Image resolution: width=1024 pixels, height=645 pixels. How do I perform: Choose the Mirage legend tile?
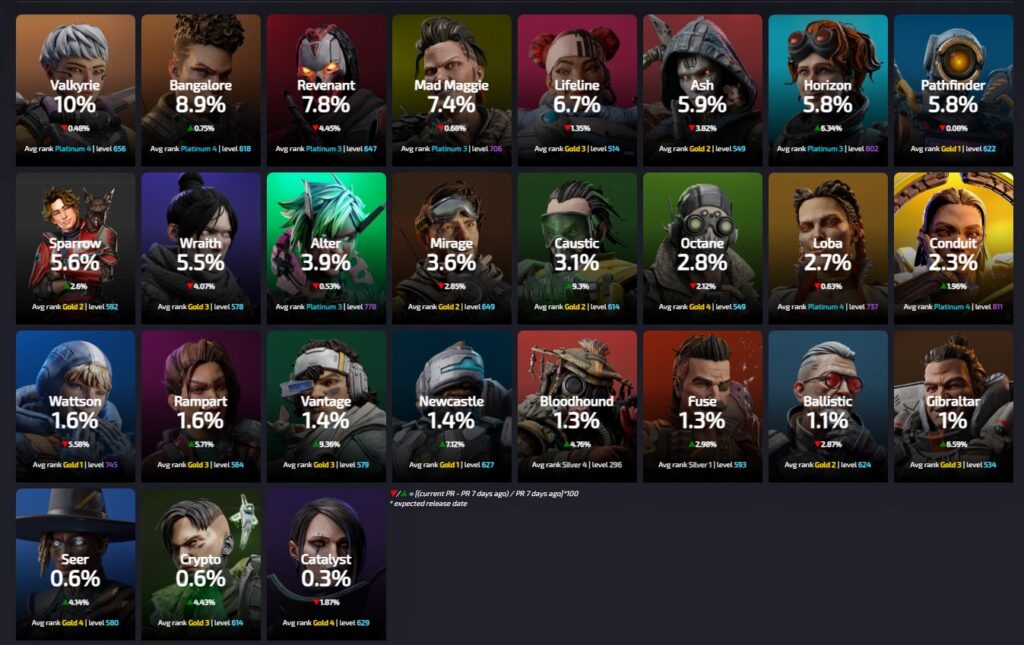click(x=451, y=248)
